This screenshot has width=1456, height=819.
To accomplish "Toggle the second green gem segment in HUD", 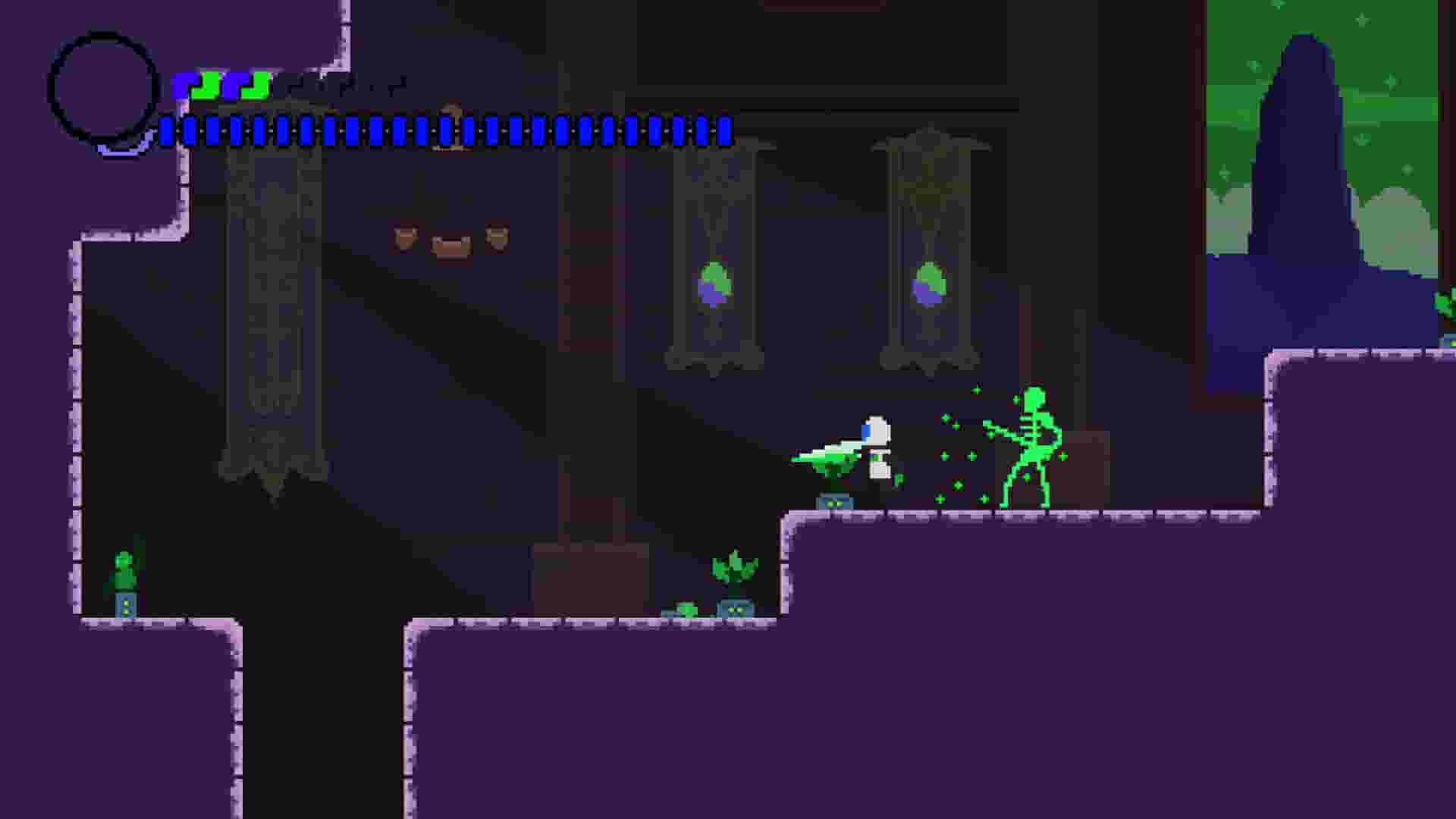I will coord(256,86).
